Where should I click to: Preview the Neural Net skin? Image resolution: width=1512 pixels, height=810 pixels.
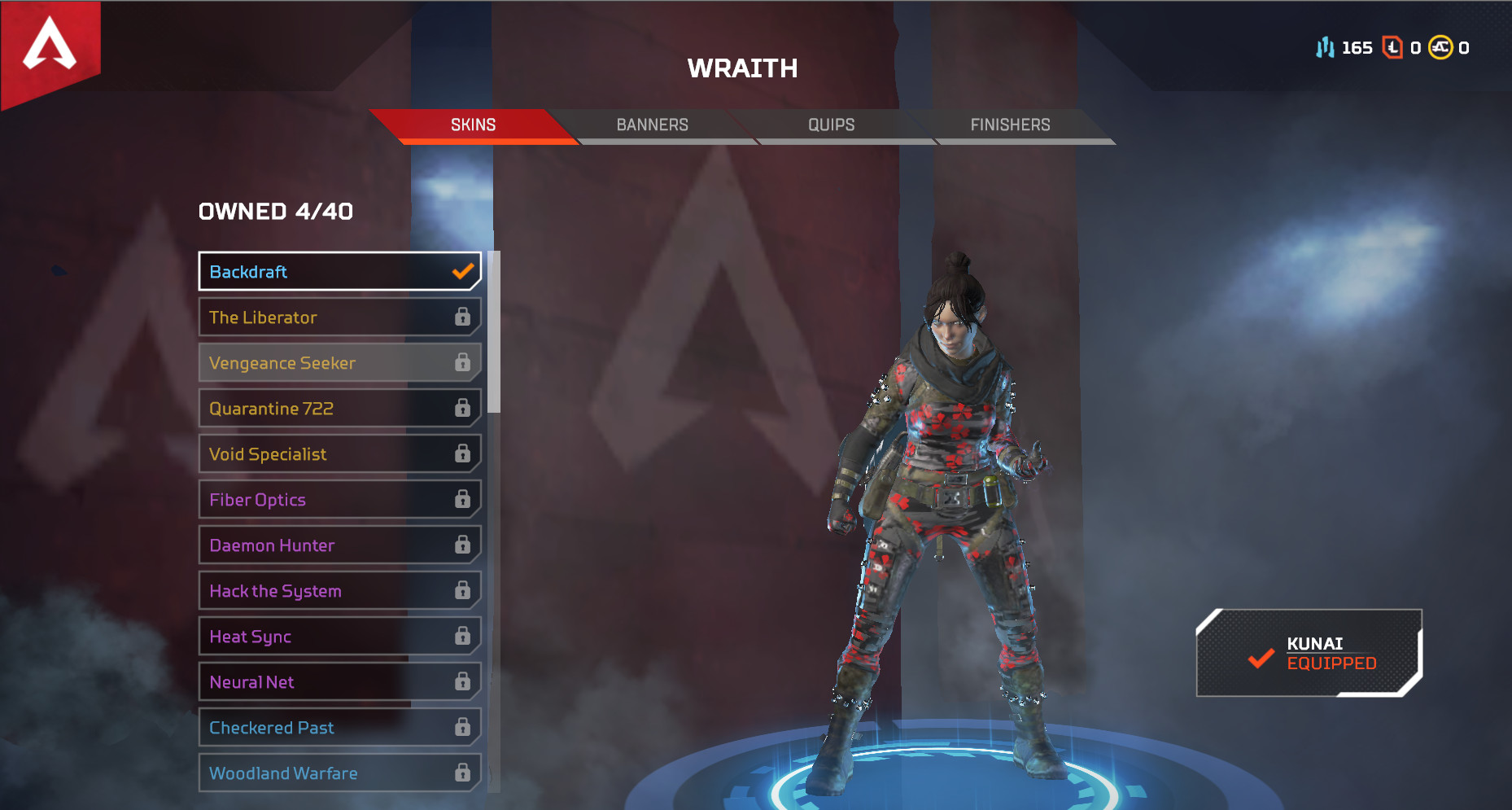pyautogui.click(x=339, y=682)
